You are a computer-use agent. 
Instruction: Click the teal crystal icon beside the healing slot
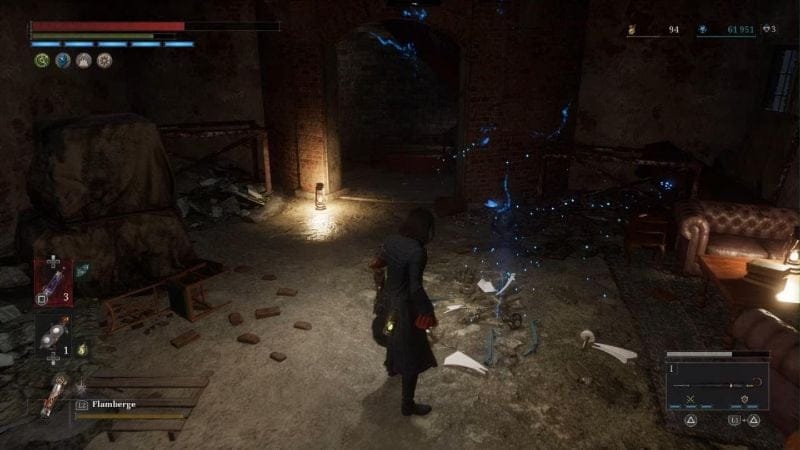point(82,268)
